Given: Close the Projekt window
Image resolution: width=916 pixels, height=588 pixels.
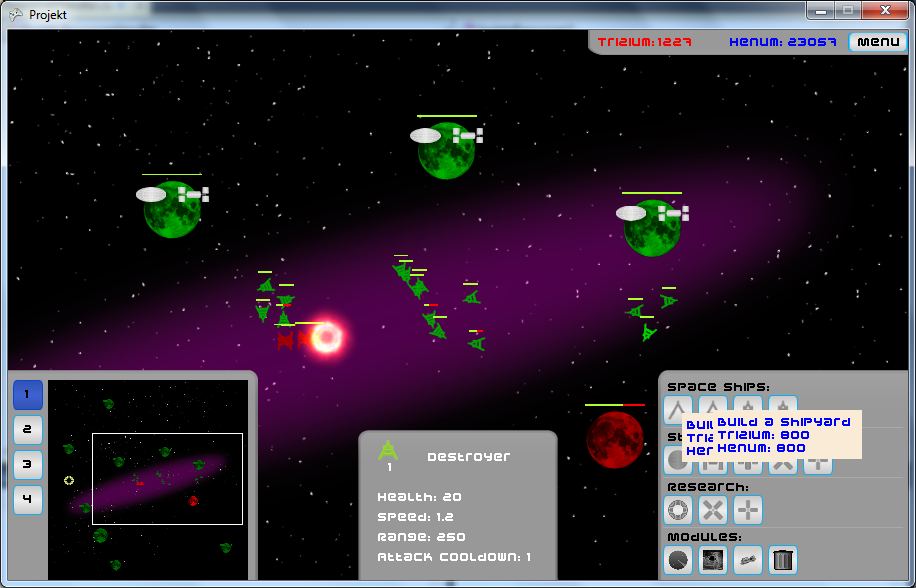Looking at the screenshot, I should (884, 11).
